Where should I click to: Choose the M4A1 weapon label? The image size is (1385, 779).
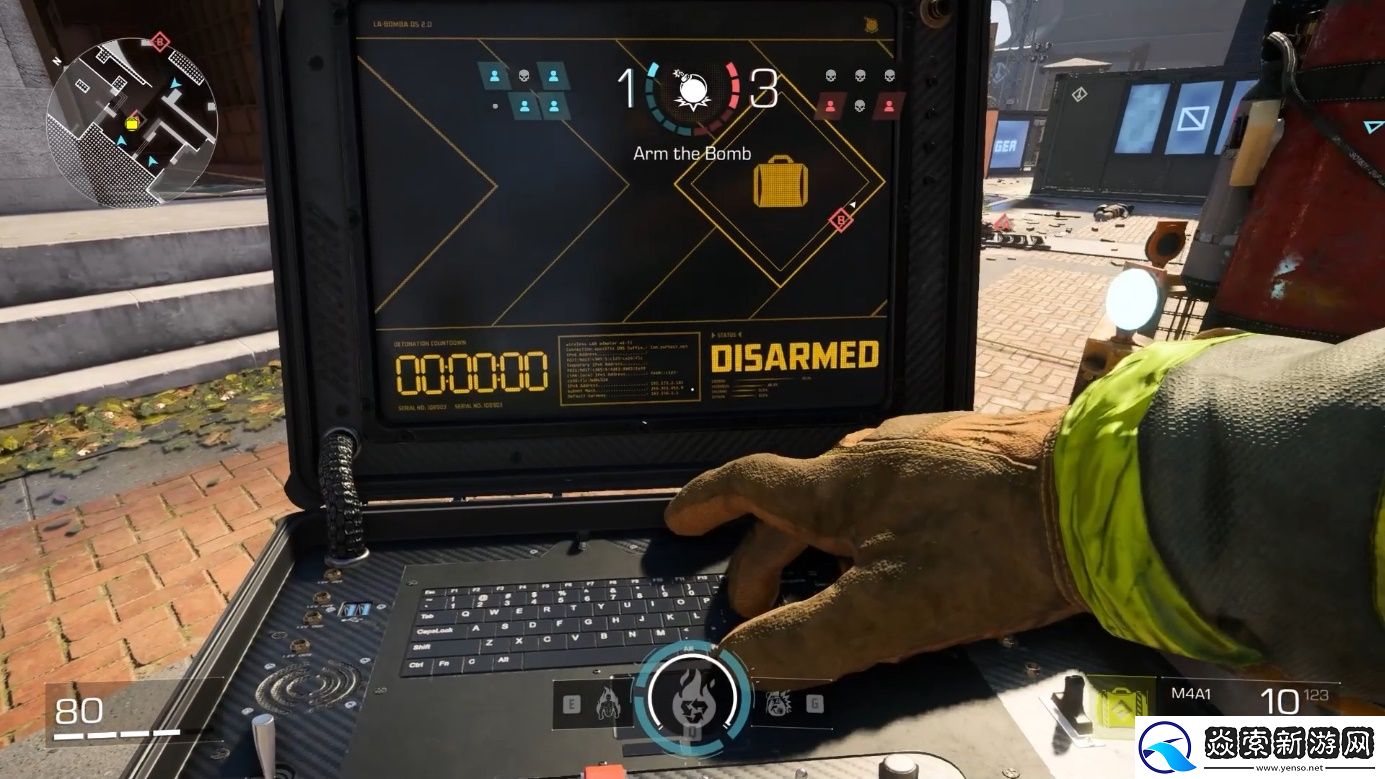tap(1187, 691)
